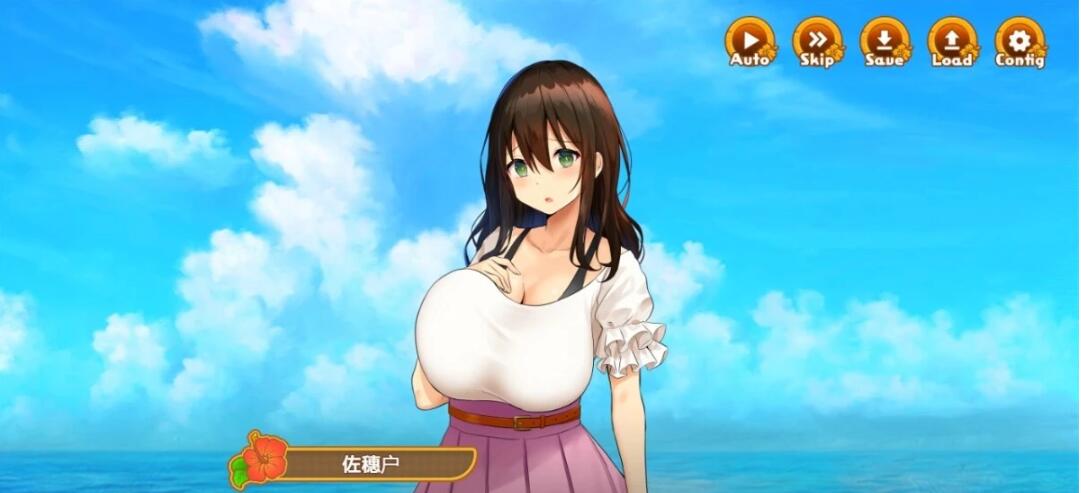
Task: Open the Config settings
Action: pyautogui.click(x=1019, y=42)
